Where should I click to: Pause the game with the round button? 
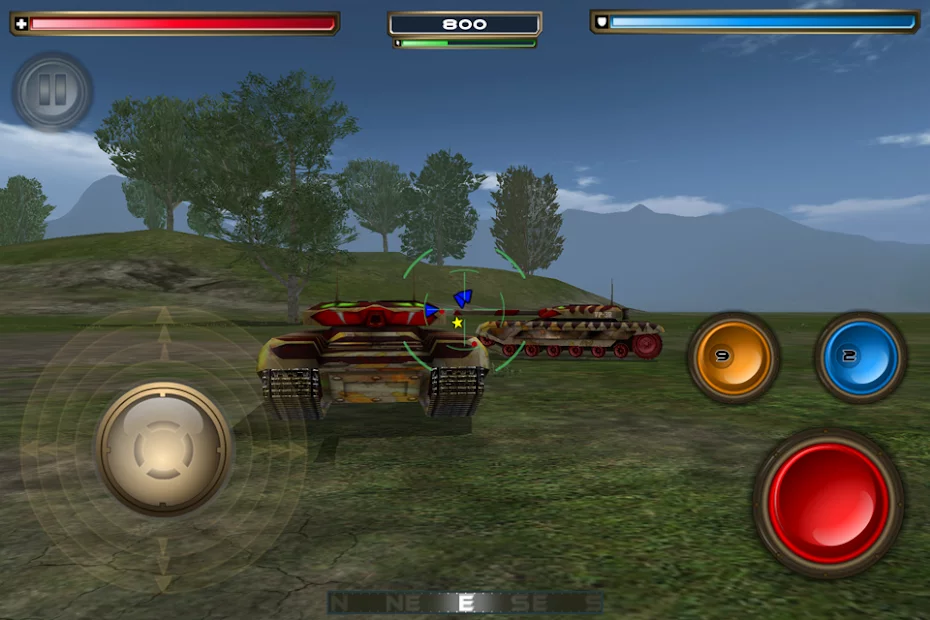[52, 92]
